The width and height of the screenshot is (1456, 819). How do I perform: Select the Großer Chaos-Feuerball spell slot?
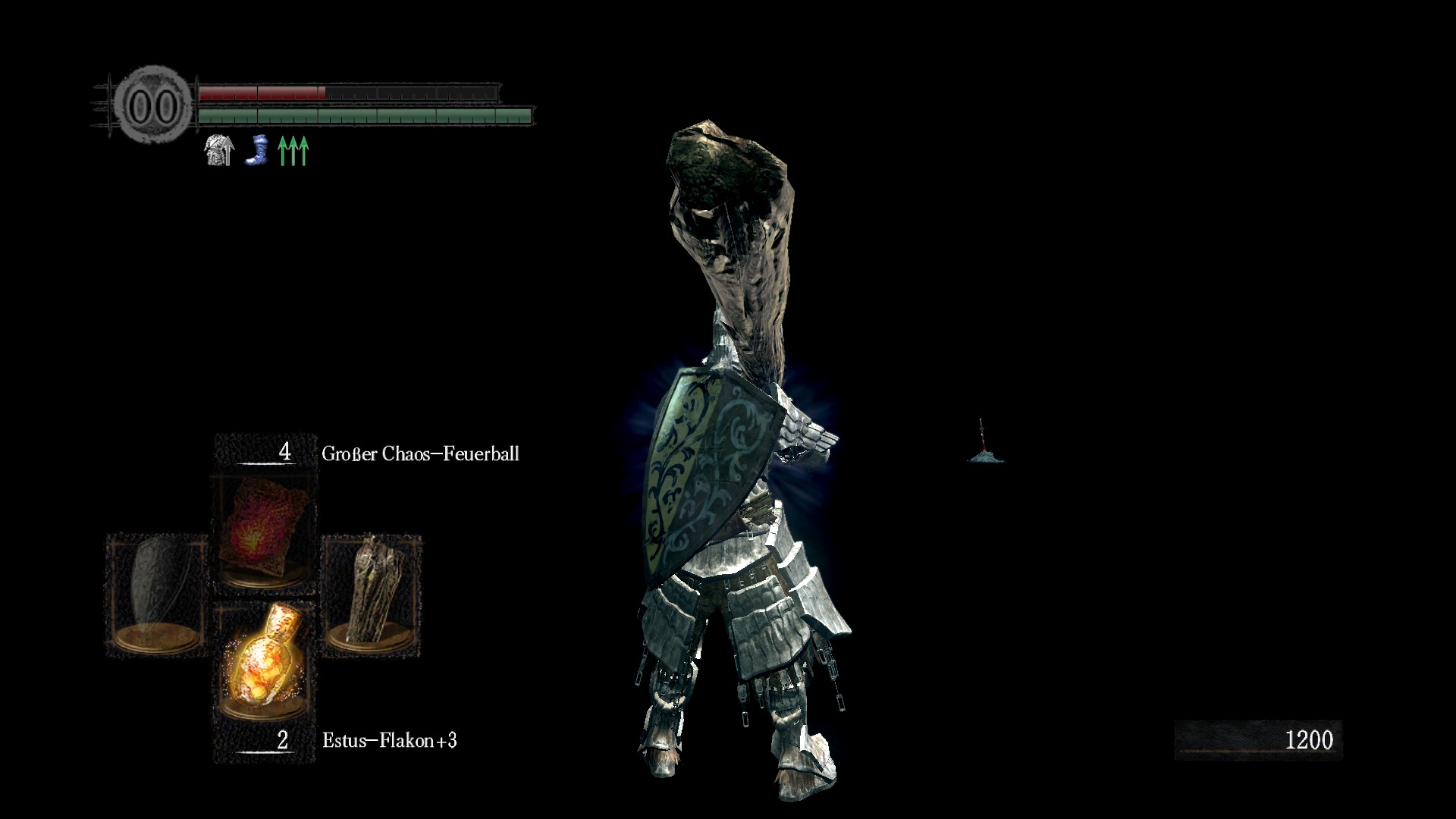pyautogui.click(x=265, y=534)
